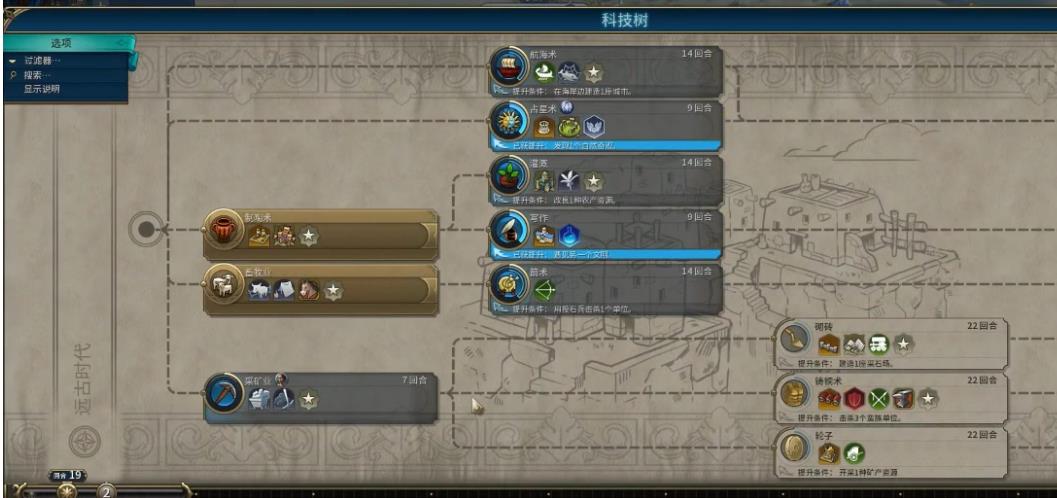1057x498 pixels.
Task: Click the blue science flask icon on Writing
Action: [568, 236]
